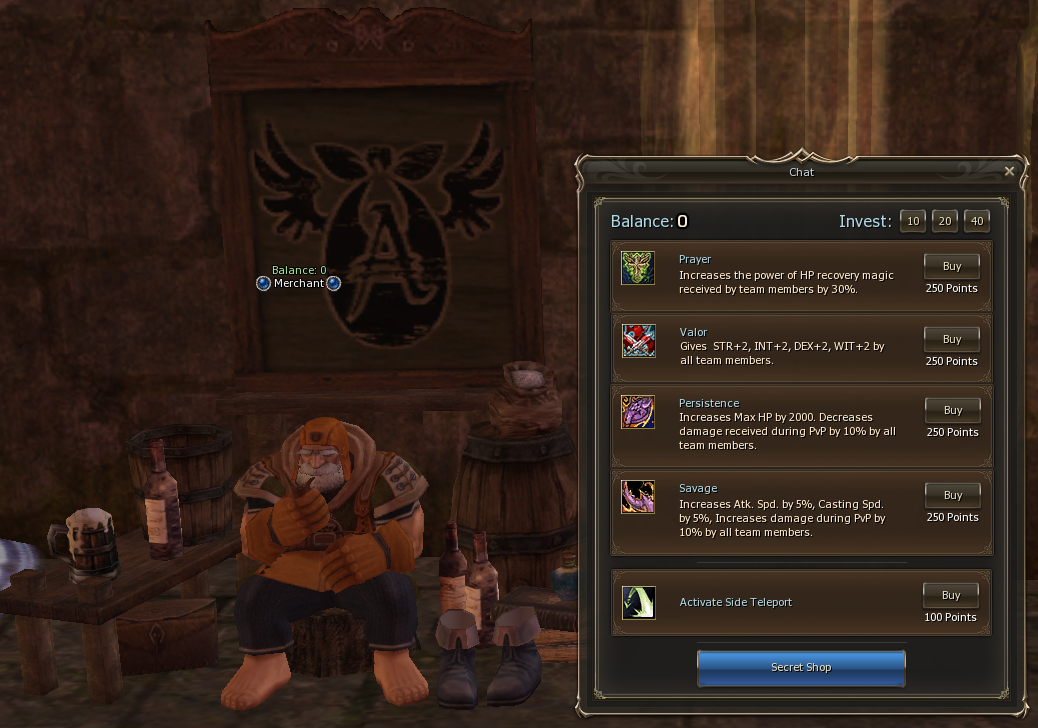The height and width of the screenshot is (728, 1038).
Task: Select the Valor skill icon
Action: 638,341
